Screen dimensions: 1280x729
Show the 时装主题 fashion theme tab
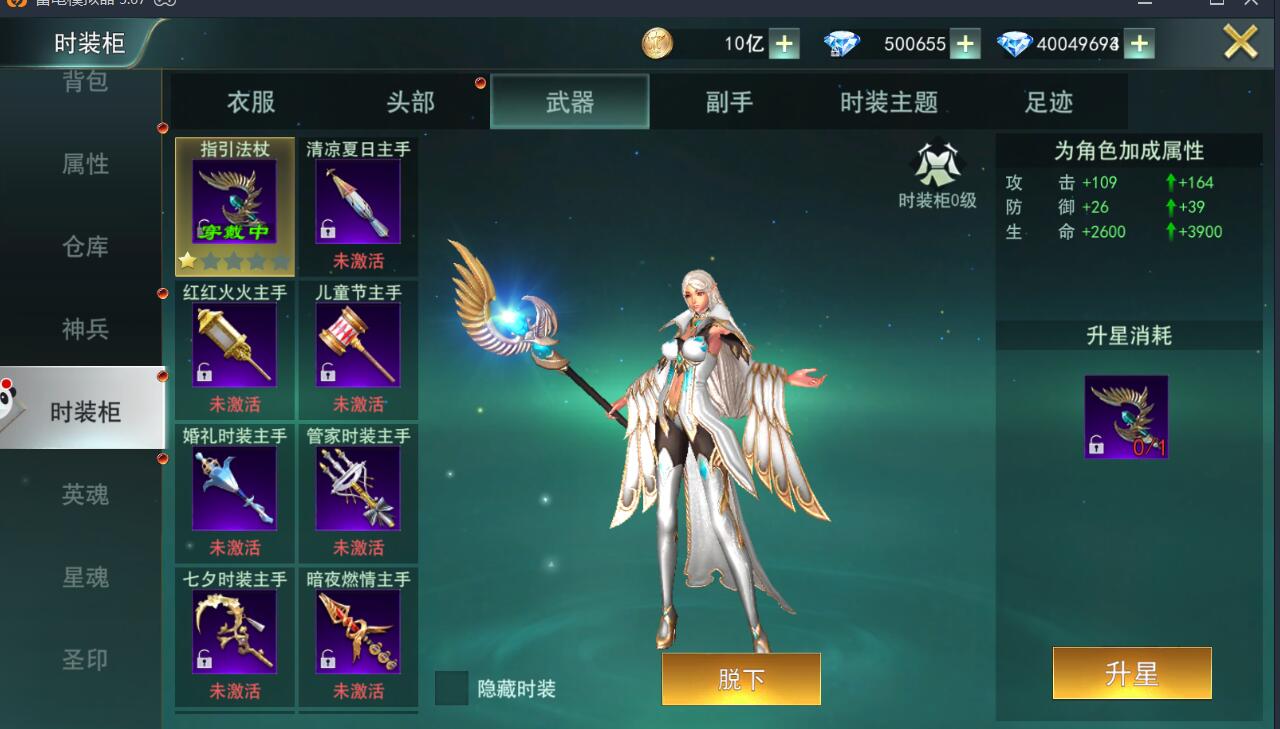tap(888, 102)
